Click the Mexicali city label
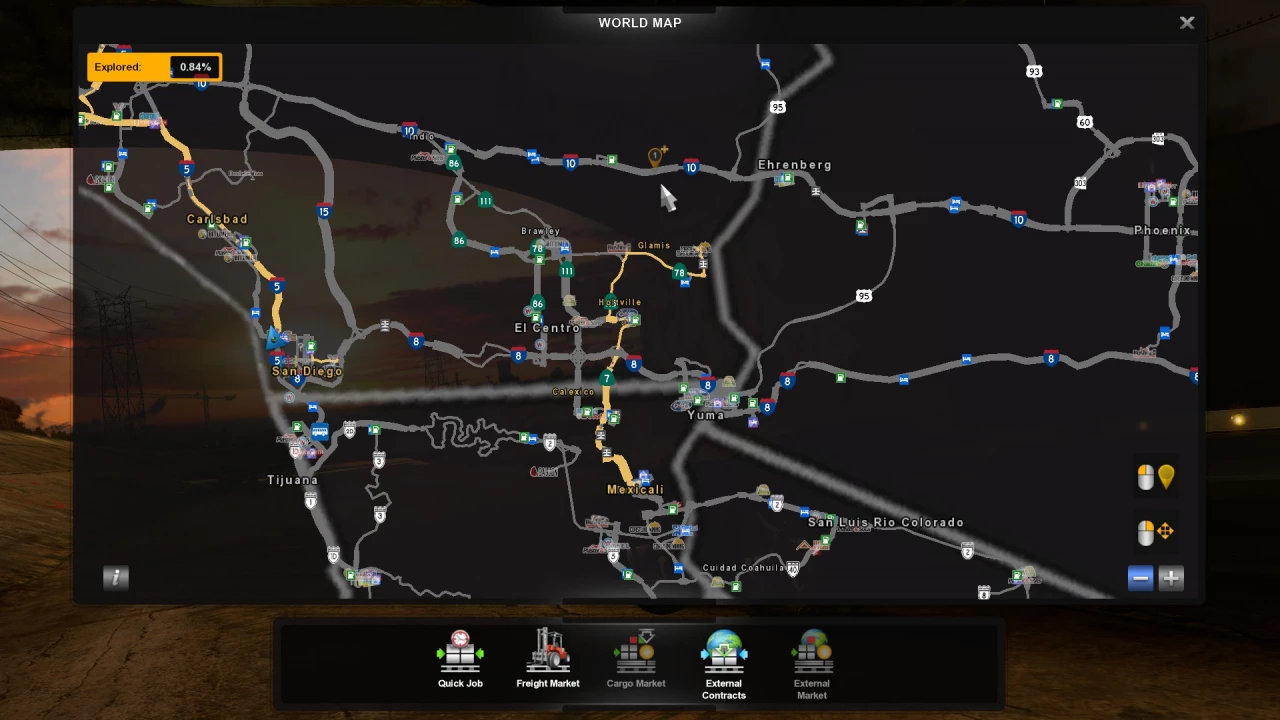1280x720 pixels. tap(637, 489)
